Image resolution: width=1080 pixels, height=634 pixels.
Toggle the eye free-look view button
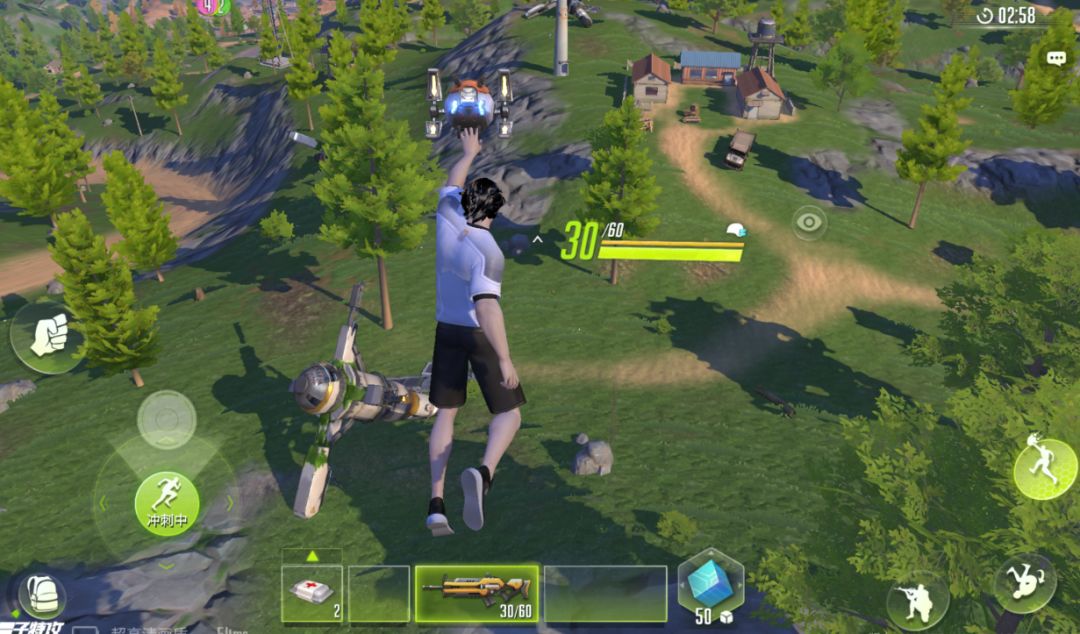(809, 222)
